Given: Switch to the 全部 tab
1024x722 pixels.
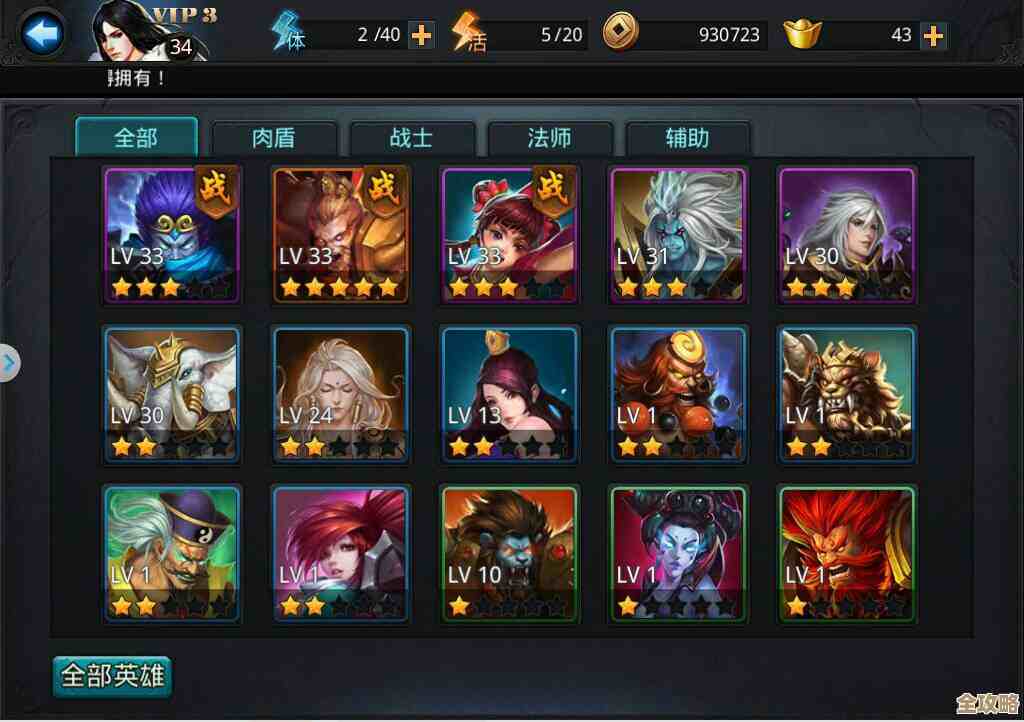Looking at the screenshot, I should click(x=136, y=138).
